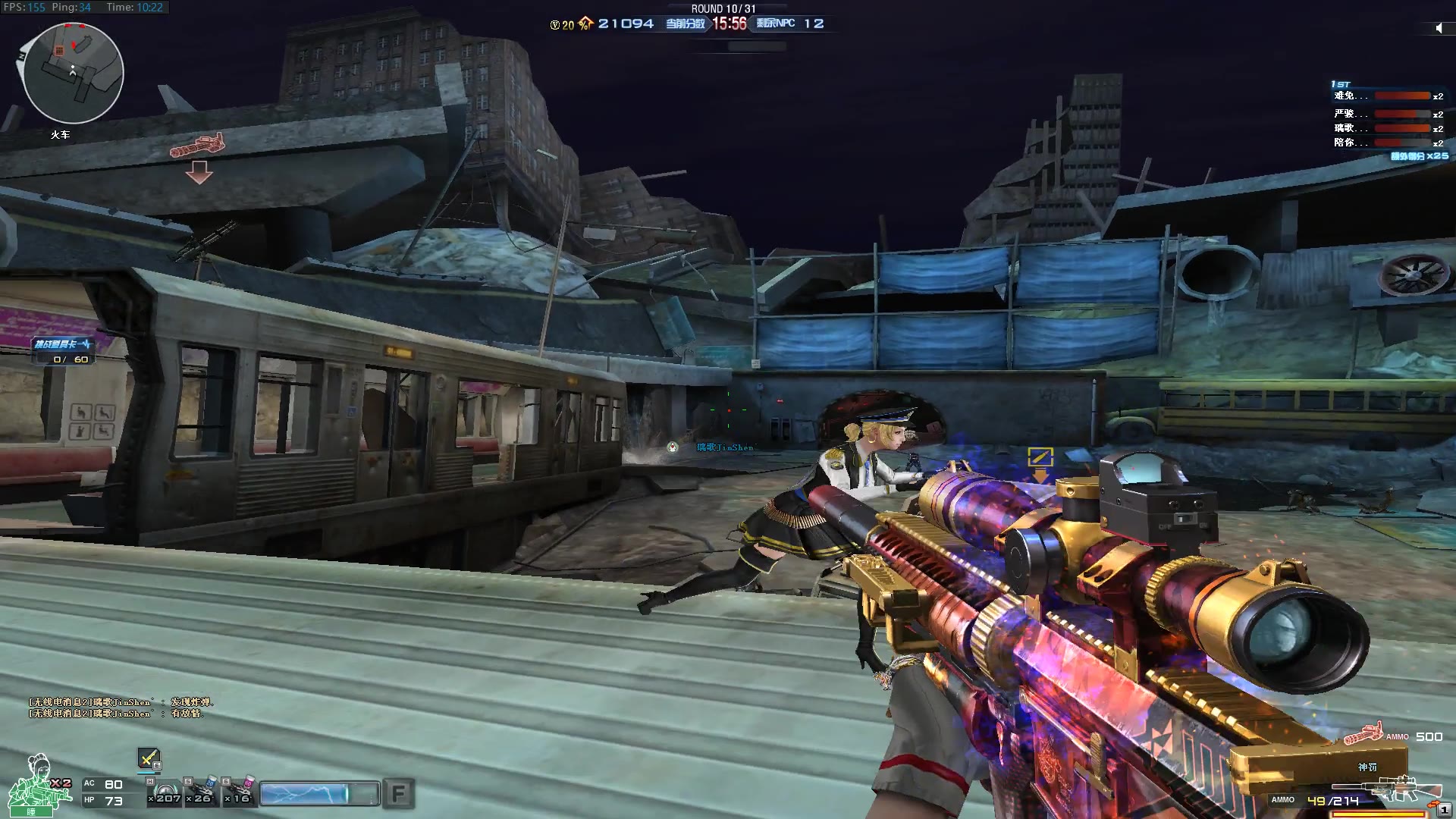The width and height of the screenshot is (1456, 819).
Task: Click the circular minimap
Action: (x=73, y=73)
